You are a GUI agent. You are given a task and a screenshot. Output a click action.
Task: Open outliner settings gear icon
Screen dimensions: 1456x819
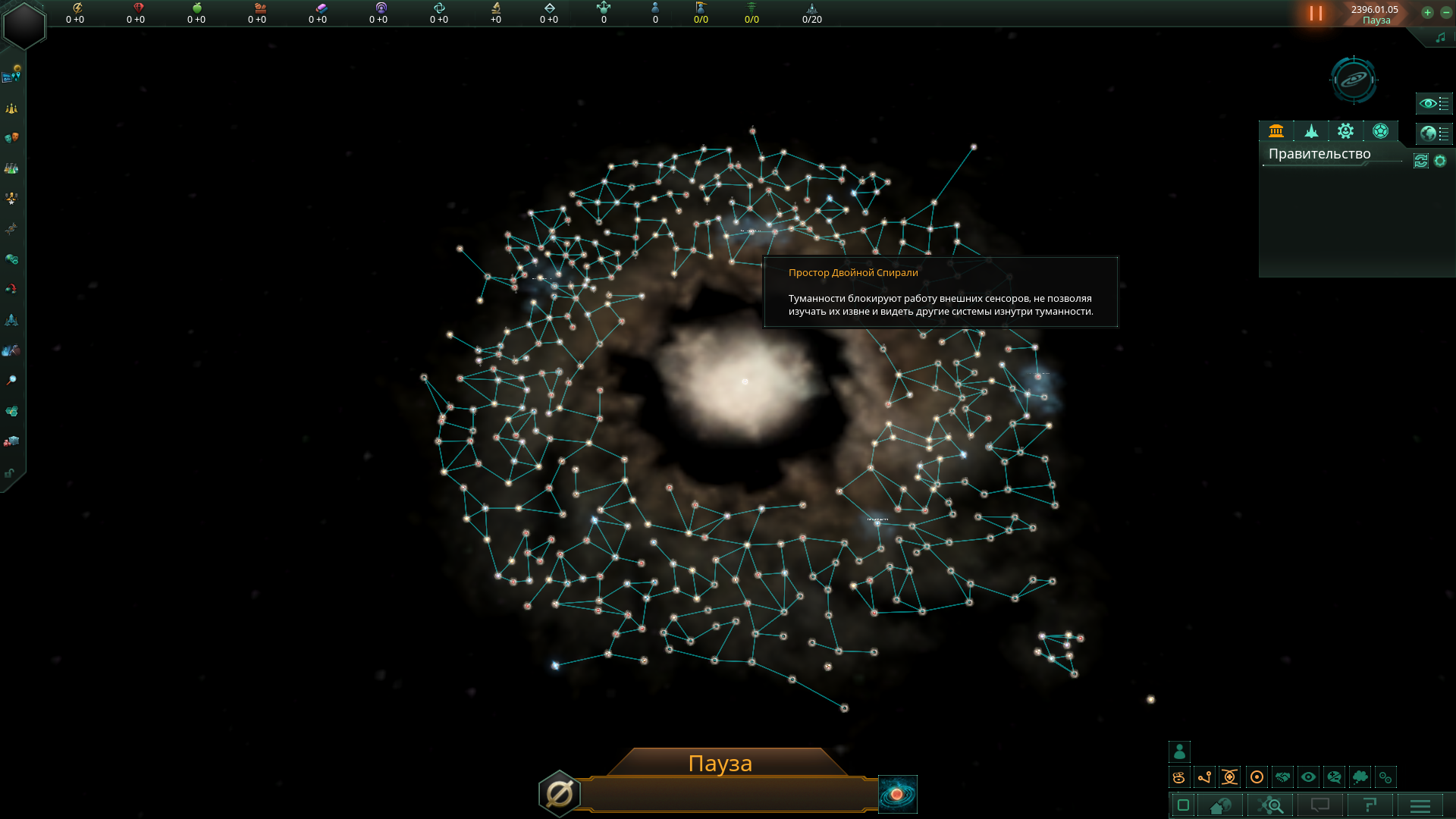point(1440,161)
